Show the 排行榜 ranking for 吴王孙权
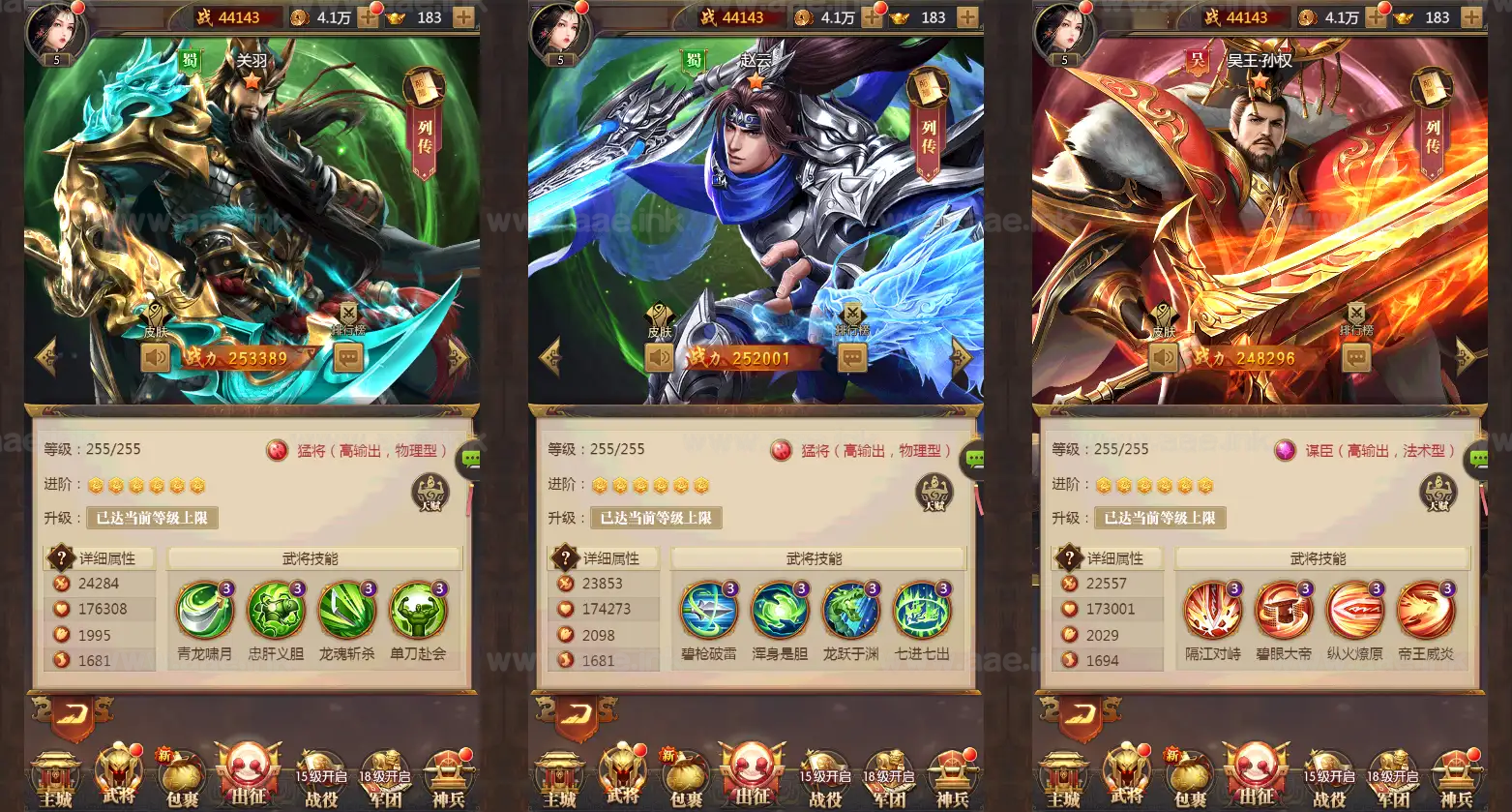 pyautogui.click(x=1356, y=320)
